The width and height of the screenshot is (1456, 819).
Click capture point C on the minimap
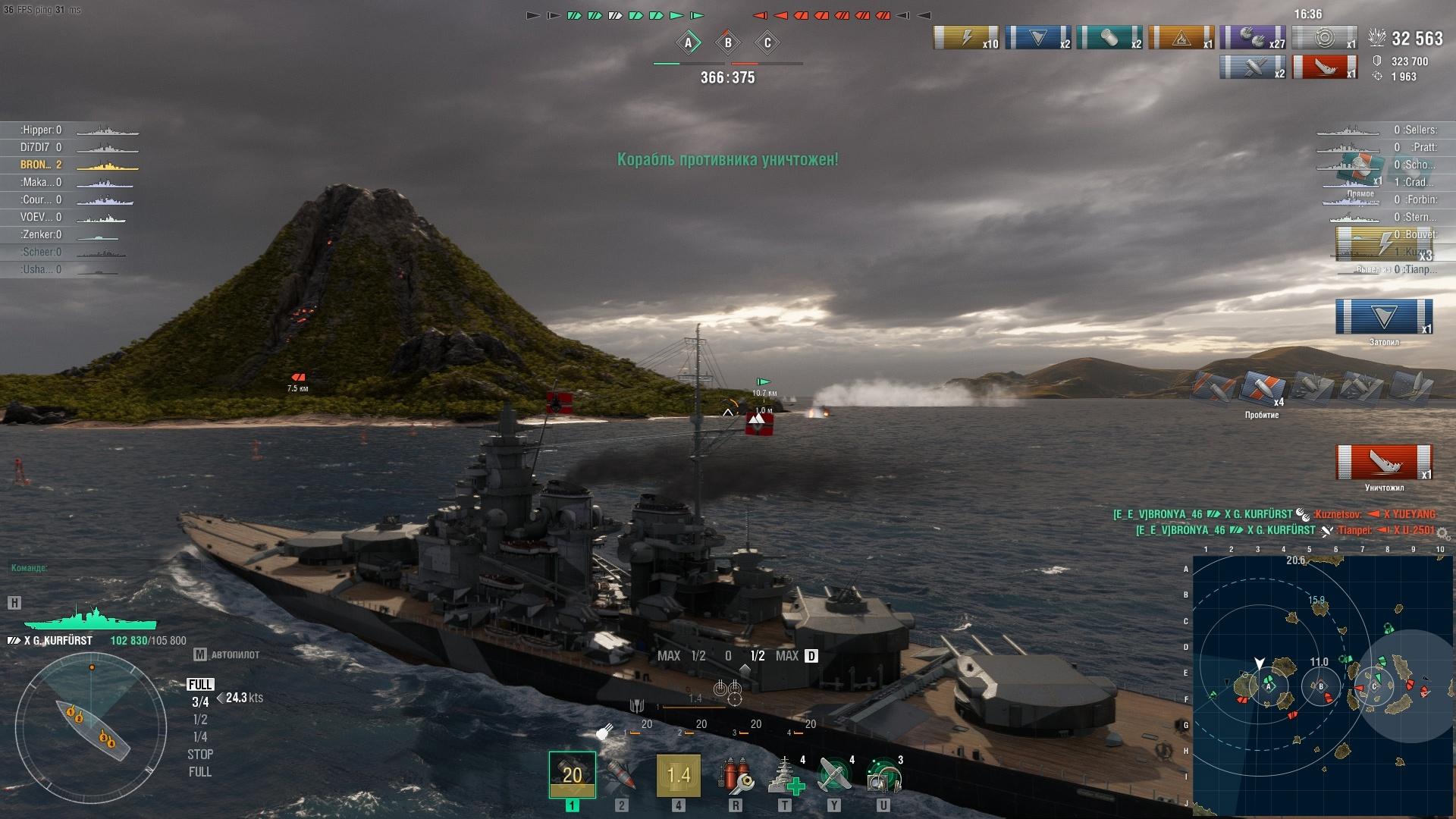(1374, 687)
